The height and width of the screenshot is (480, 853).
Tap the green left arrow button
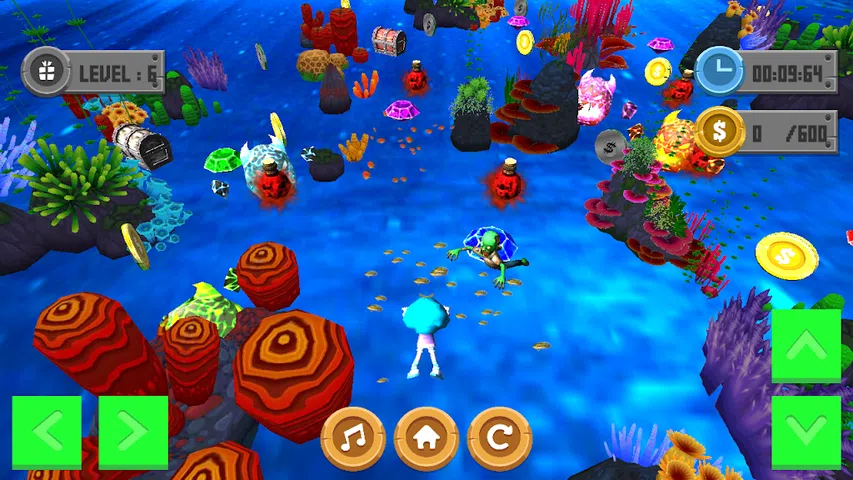[x=46, y=432]
